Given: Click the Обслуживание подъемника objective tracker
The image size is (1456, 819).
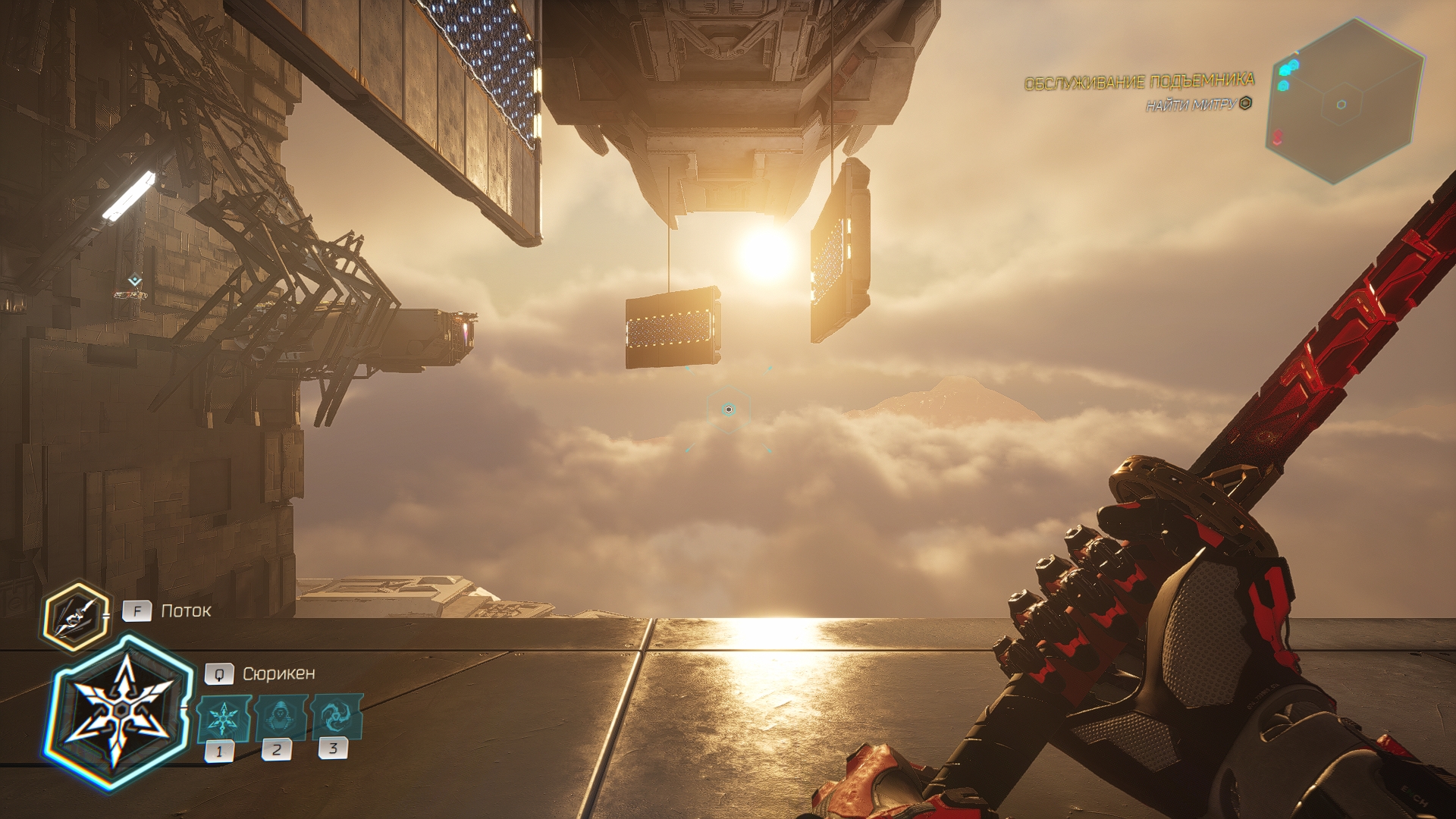Looking at the screenshot, I should tap(1138, 82).
